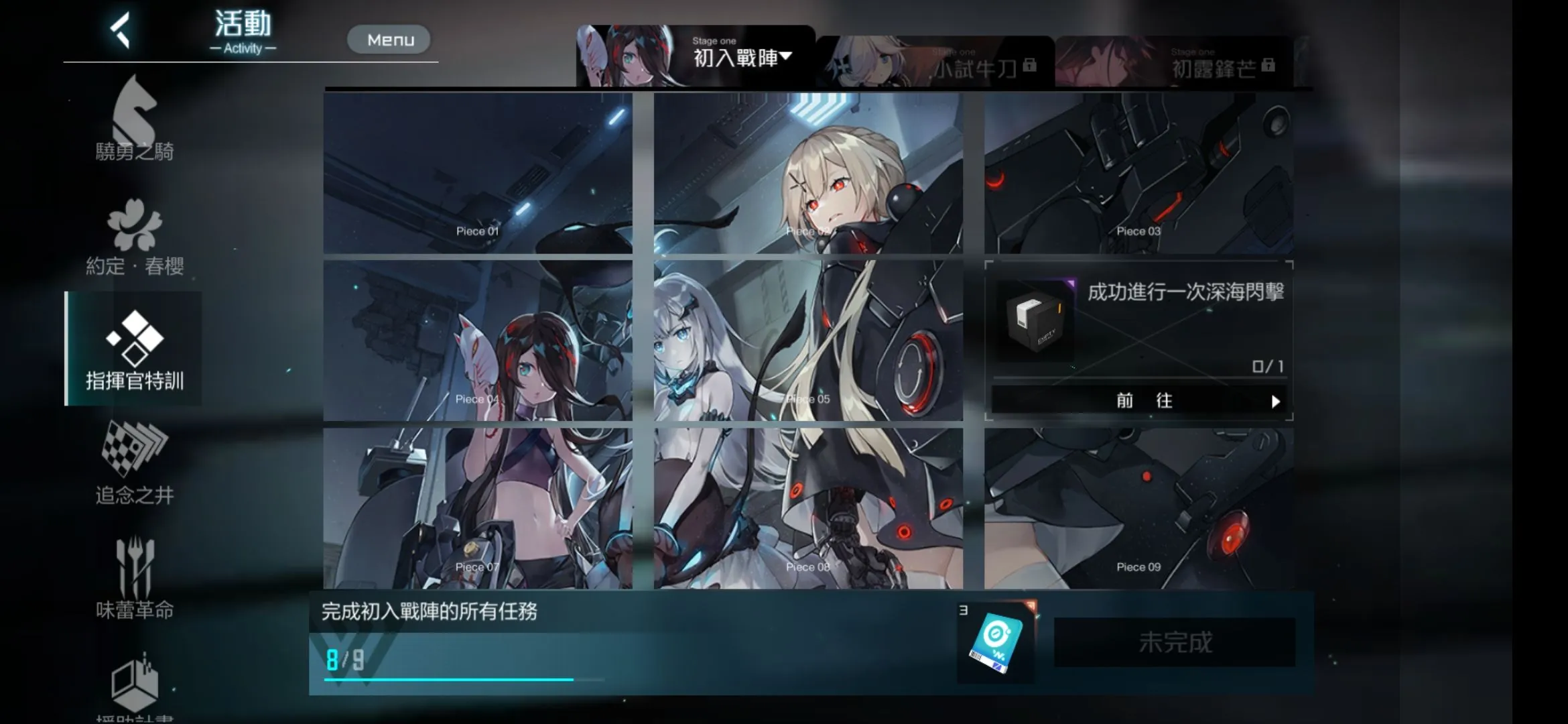This screenshot has height=724, width=1568.
Task: Show the 味蕾革命 activity
Action: point(134,578)
